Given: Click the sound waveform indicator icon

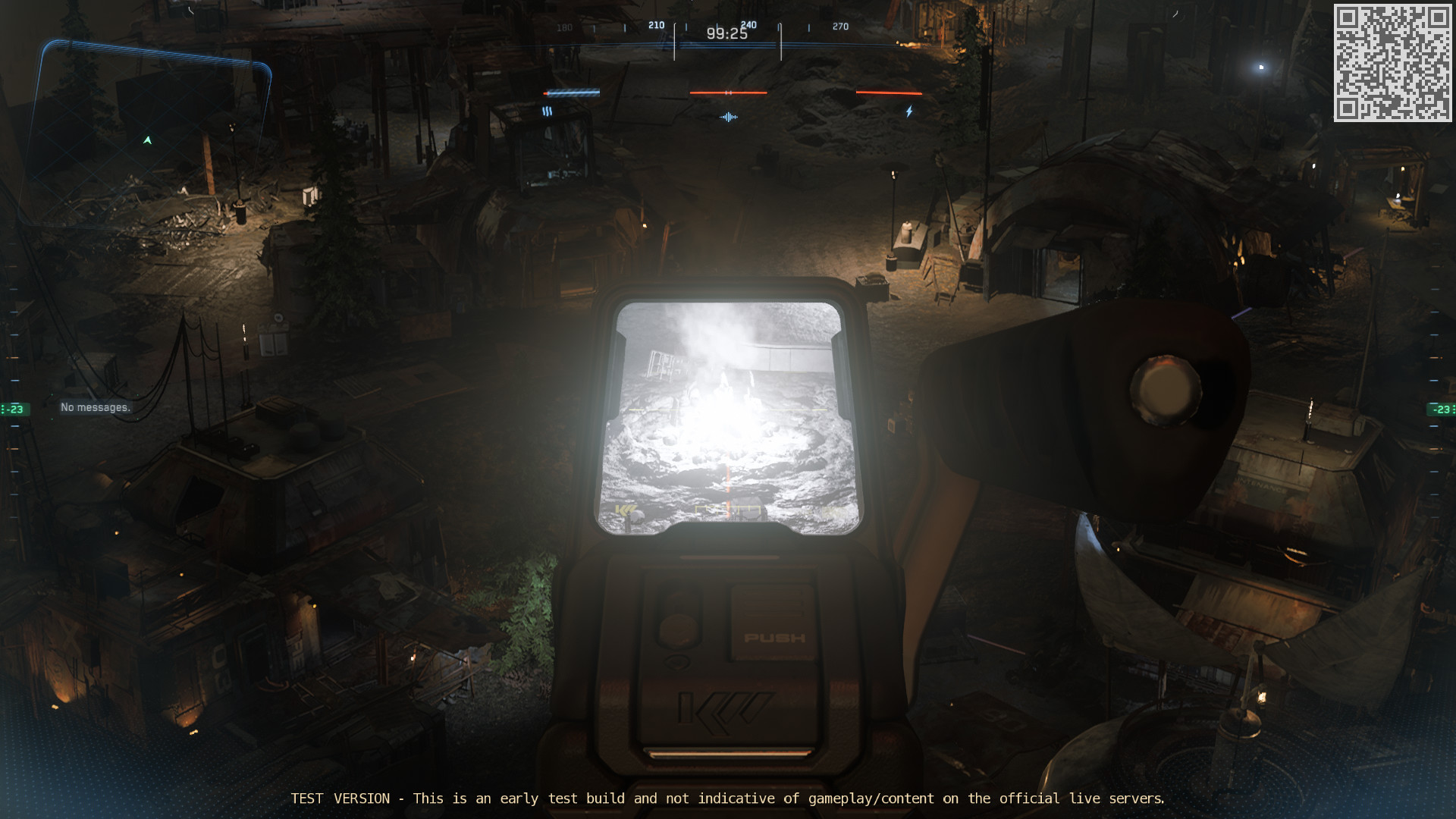Looking at the screenshot, I should click(728, 117).
